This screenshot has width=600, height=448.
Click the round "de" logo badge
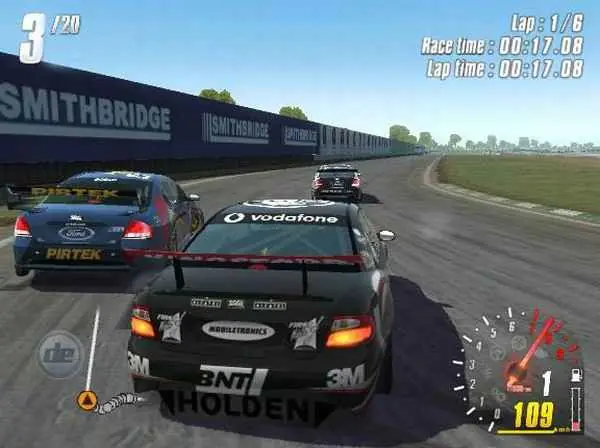pos(60,354)
